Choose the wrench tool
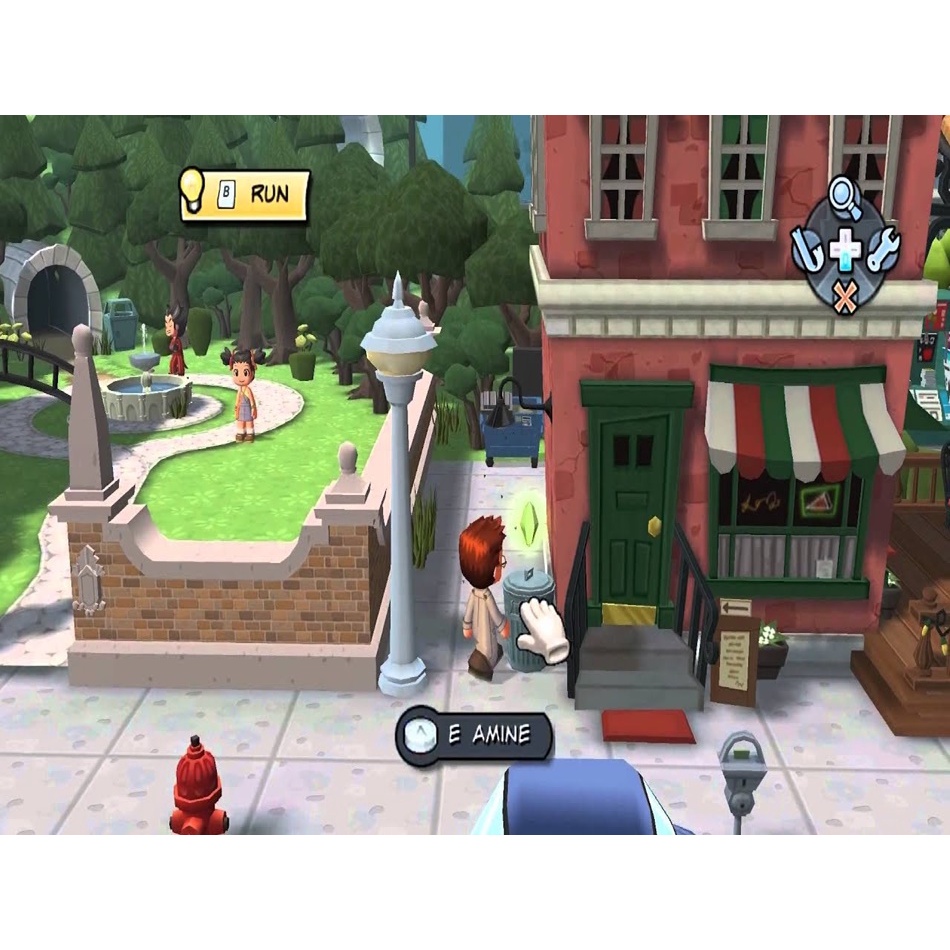This screenshot has height=950, width=950. pos(883,248)
